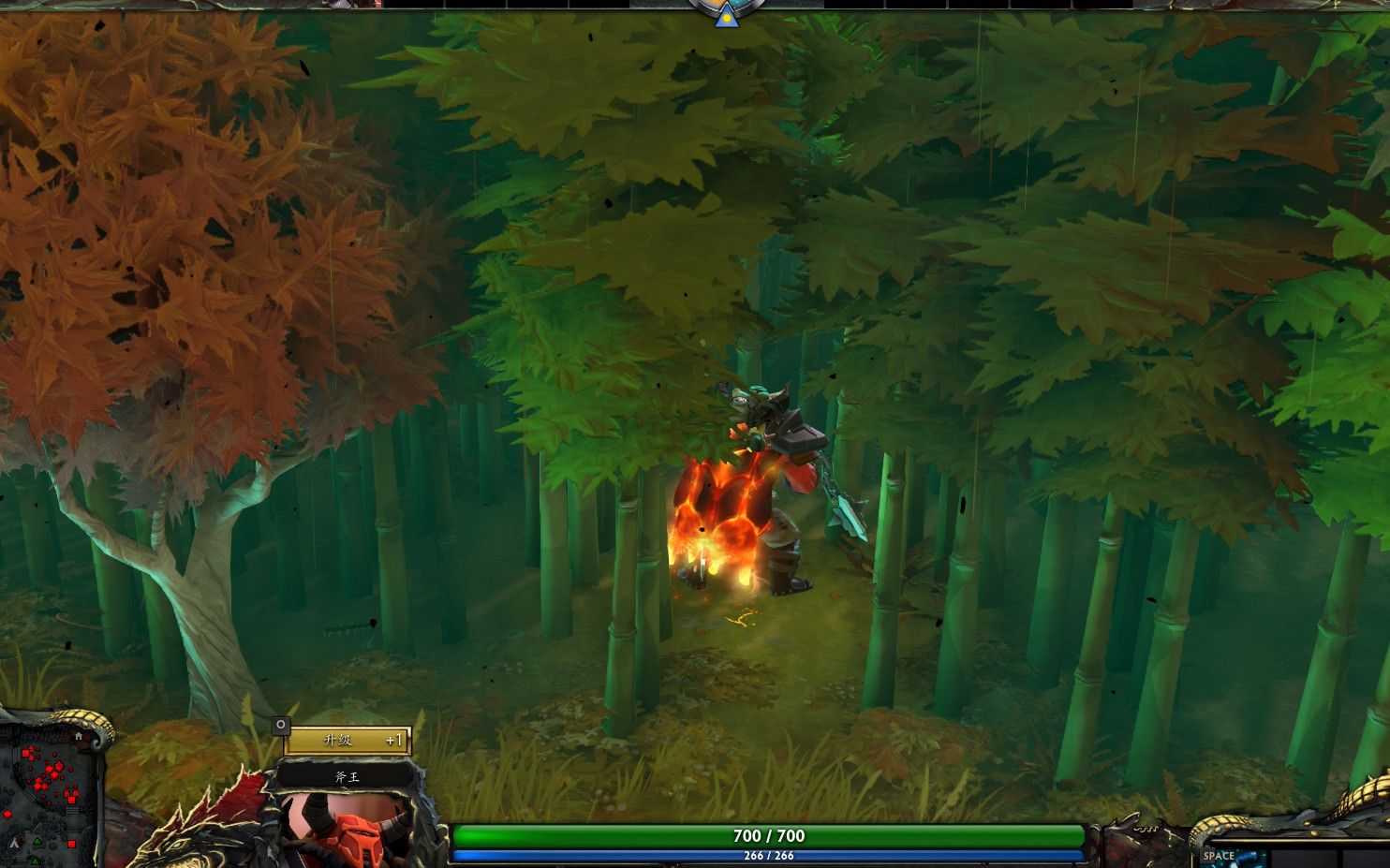Click the small circle icon above the level-up button

(280, 726)
